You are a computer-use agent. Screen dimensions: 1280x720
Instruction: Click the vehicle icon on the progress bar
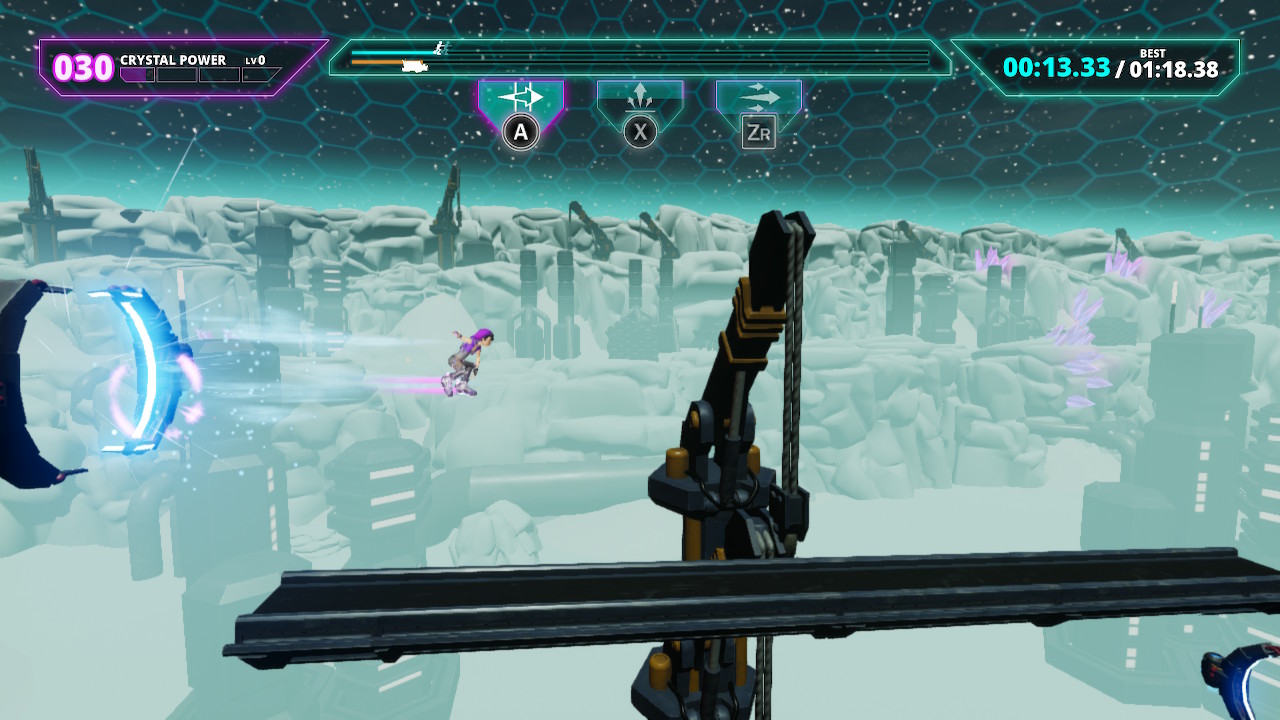click(x=414, y=64)
